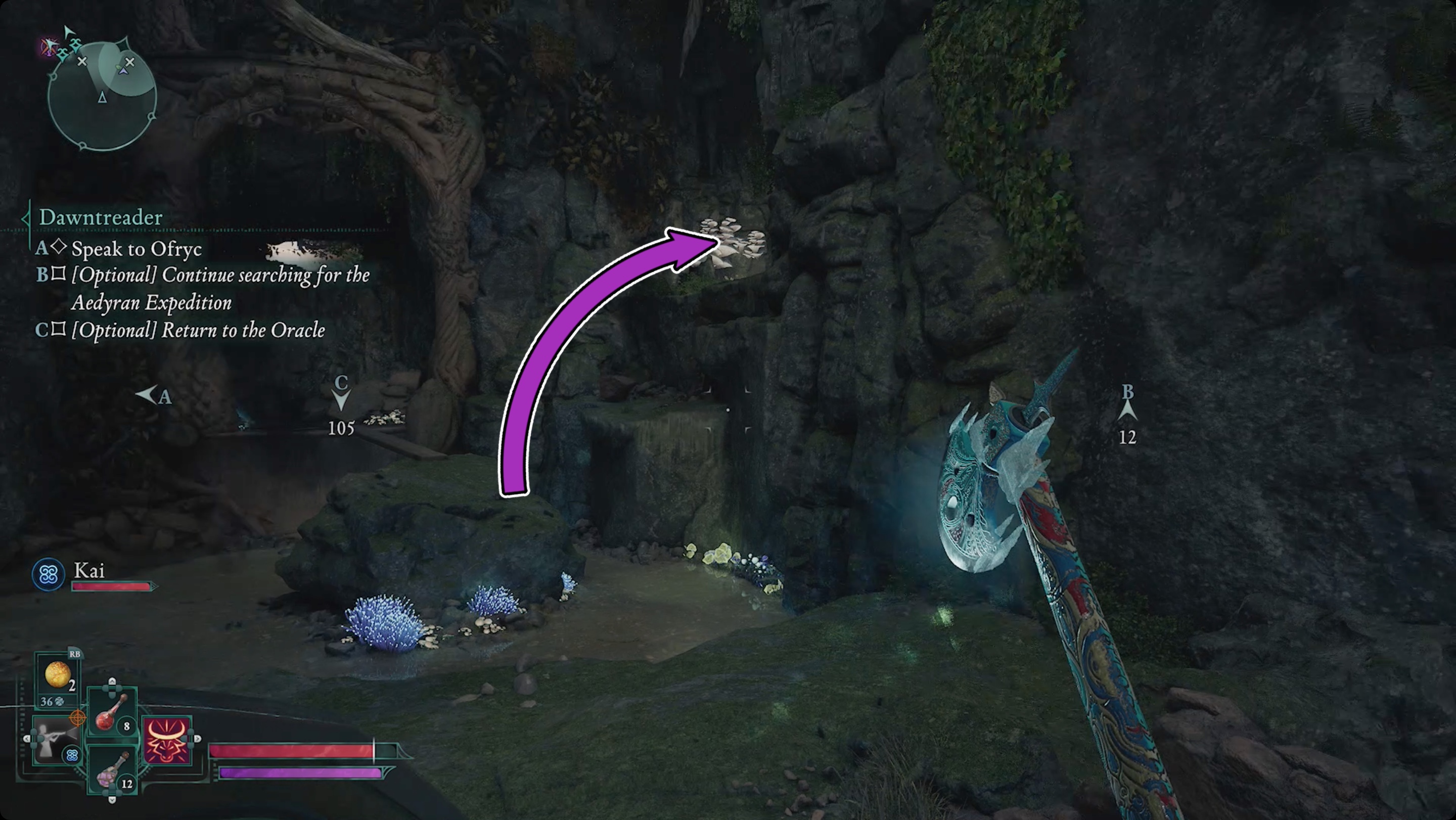Screen dimensions: 1456x820
Task: Select the yellow orb throwable slot
Action: (x=58, y=675)
